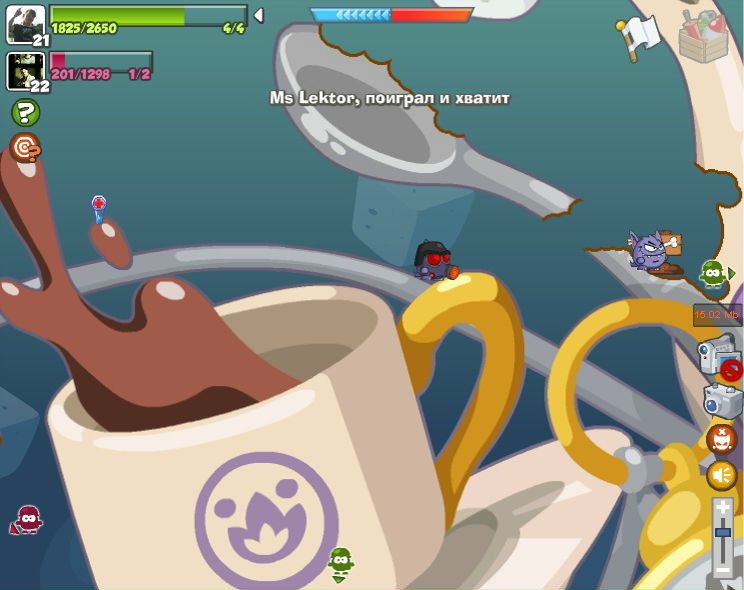Click the orange crossed-face mute button
This screenshot has width=744, height=590.
pyautogui.click(x=721, y=438)
